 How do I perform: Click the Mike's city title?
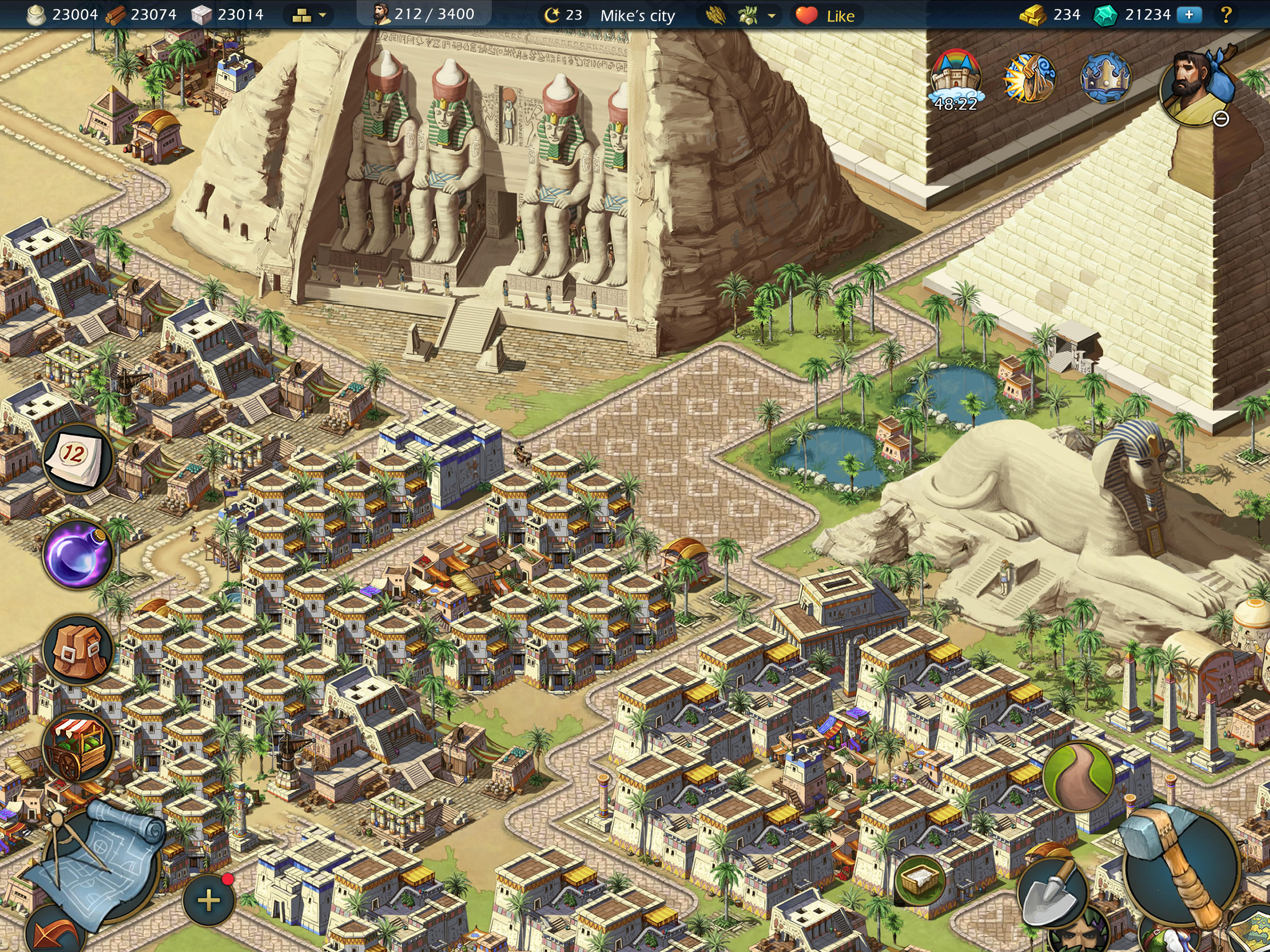tap(637, 15)
